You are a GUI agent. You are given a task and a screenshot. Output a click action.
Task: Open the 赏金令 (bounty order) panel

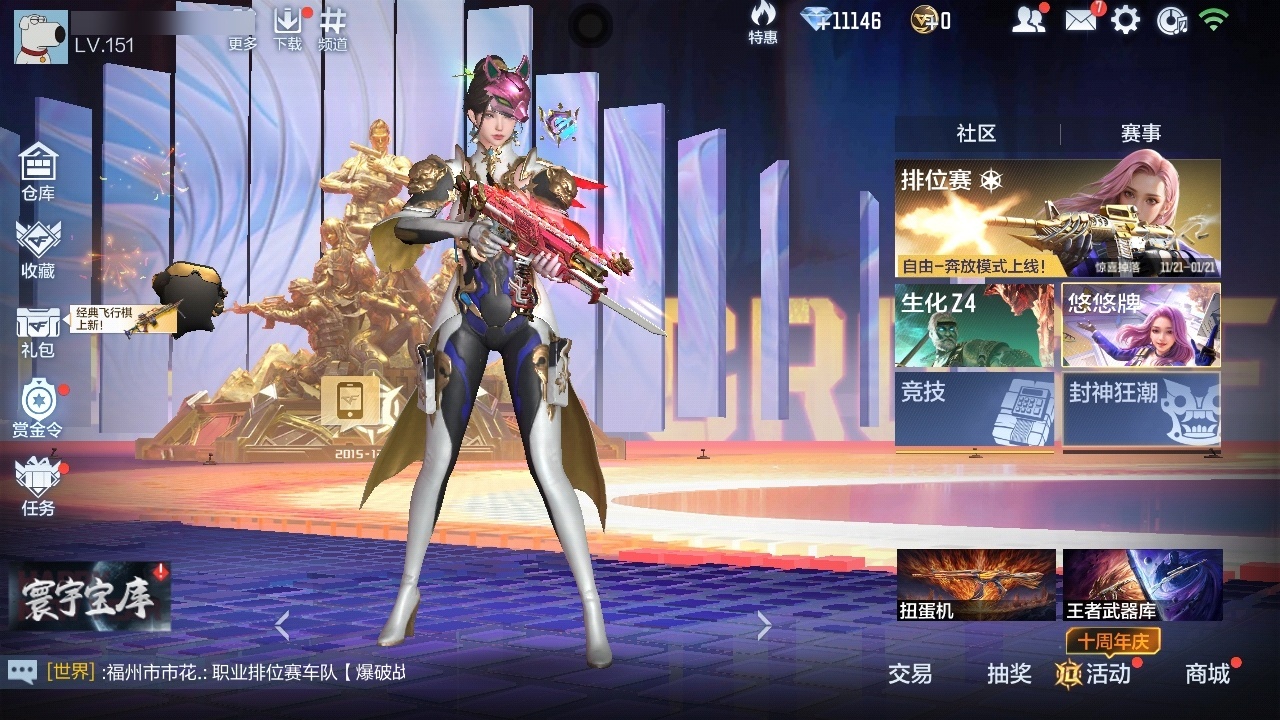pyautogui.click(x=37, y=405)
